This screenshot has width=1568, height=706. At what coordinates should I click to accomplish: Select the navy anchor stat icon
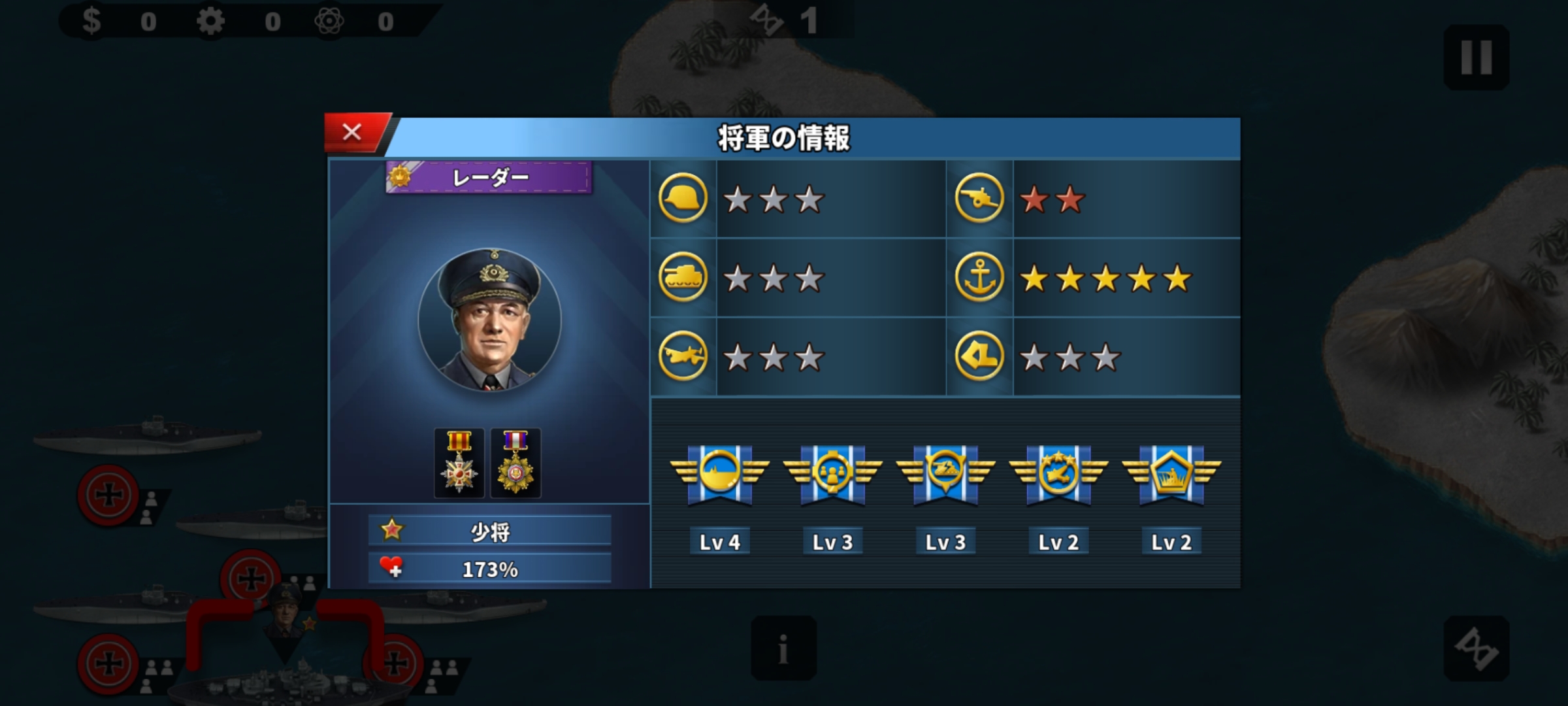pyautogui.click(x=979, y=278)
